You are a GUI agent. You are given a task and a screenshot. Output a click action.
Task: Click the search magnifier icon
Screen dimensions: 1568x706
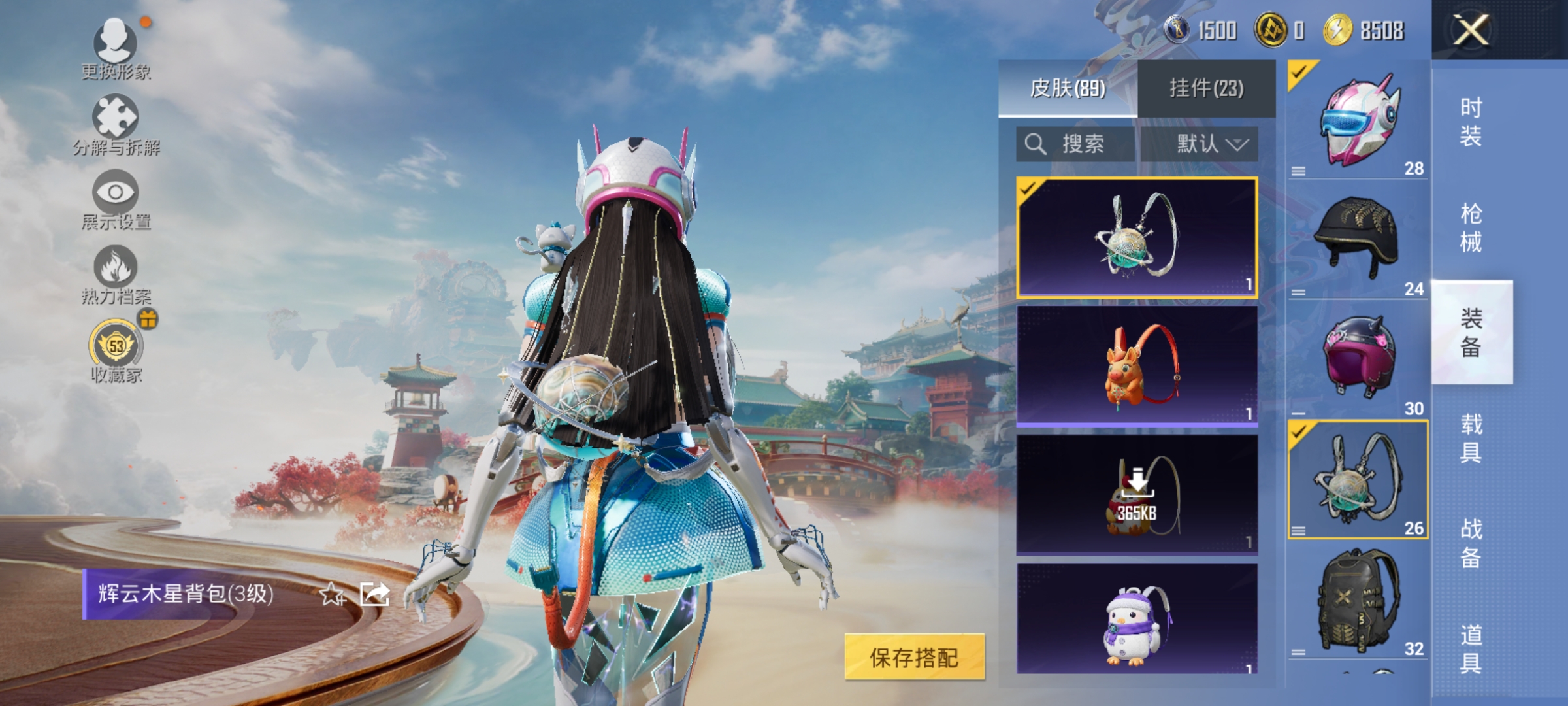[x=1034, y=144]
